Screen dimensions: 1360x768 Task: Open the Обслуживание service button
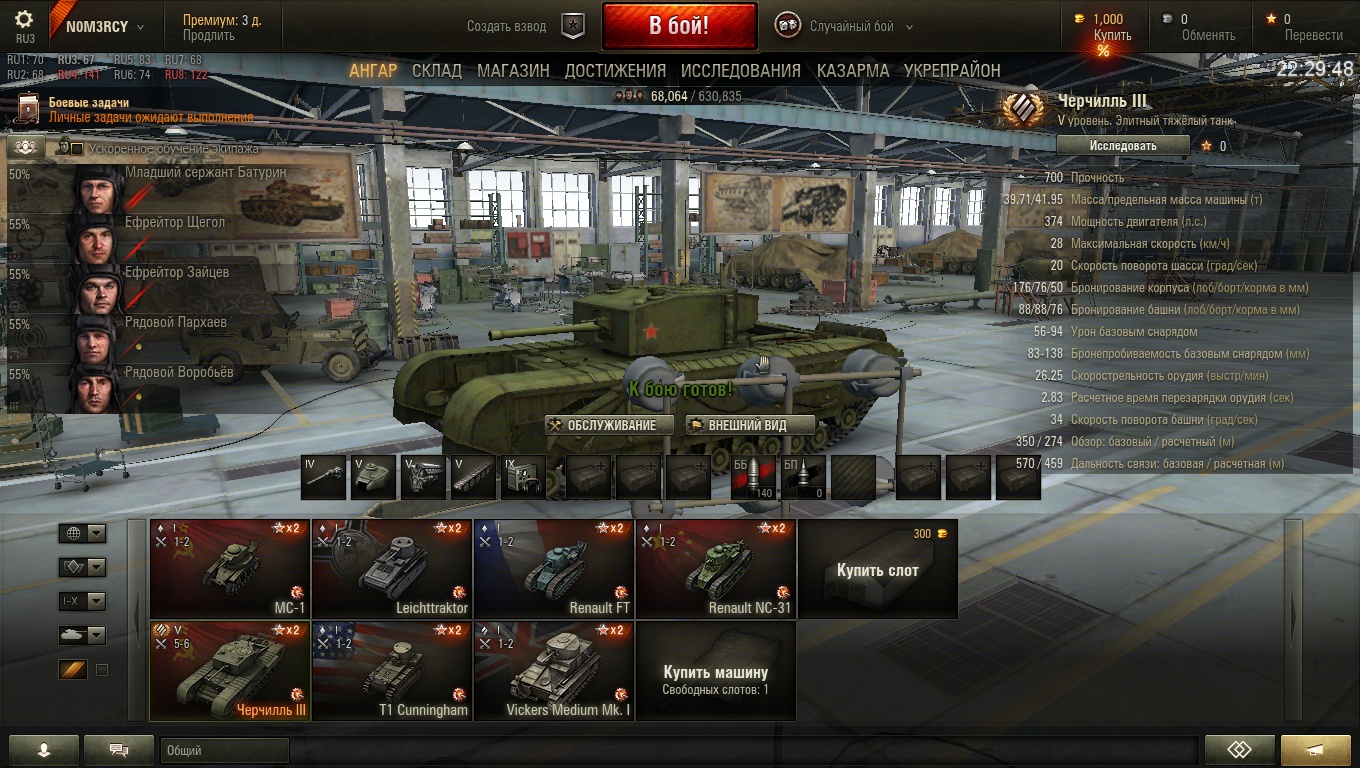[x=602, y=425]
